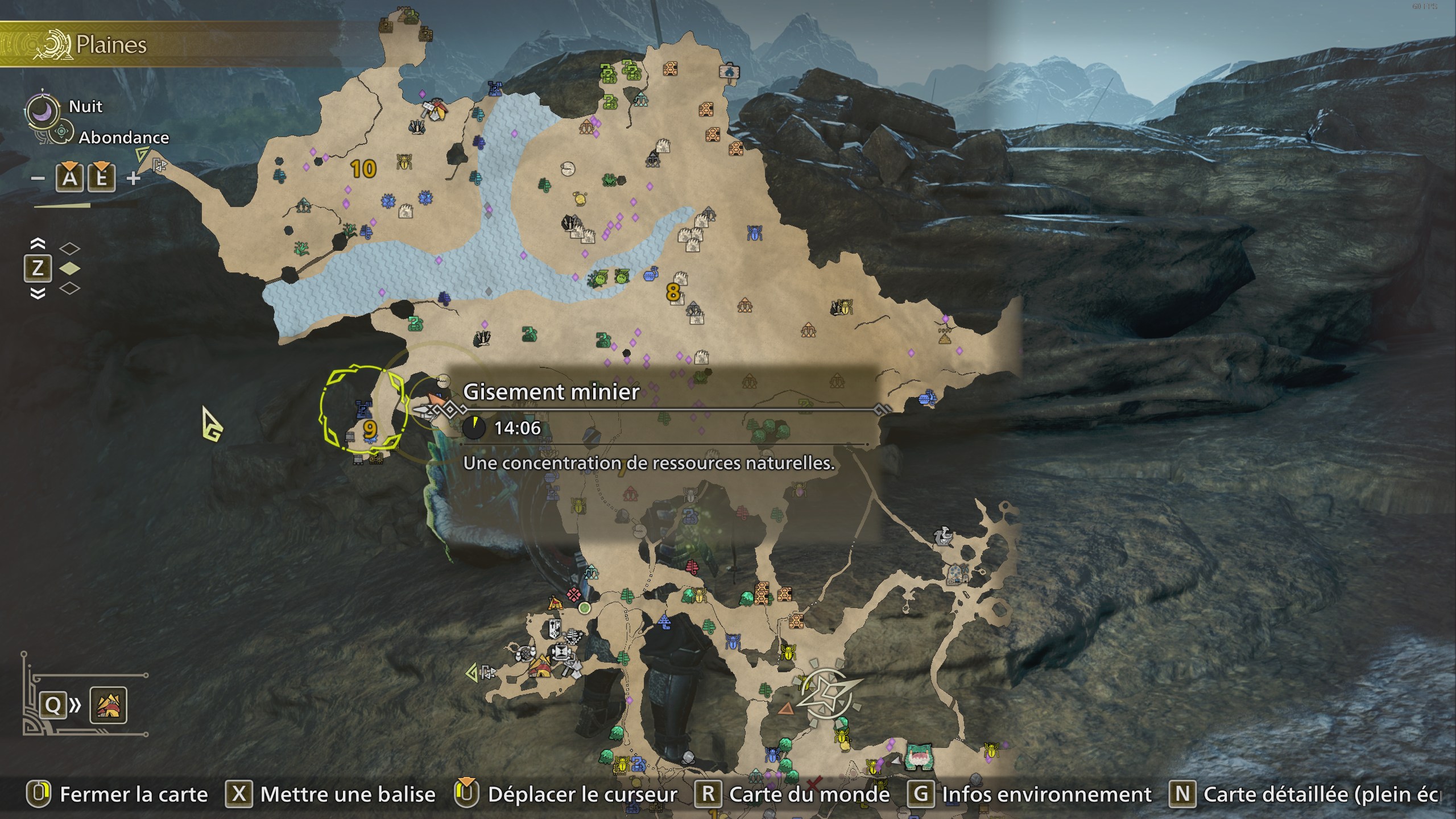Viewport: 1456px width, 819px height.
Task: Toggle the highlighted middle diamond filter beside Z
Action: [x=69, y=267]
